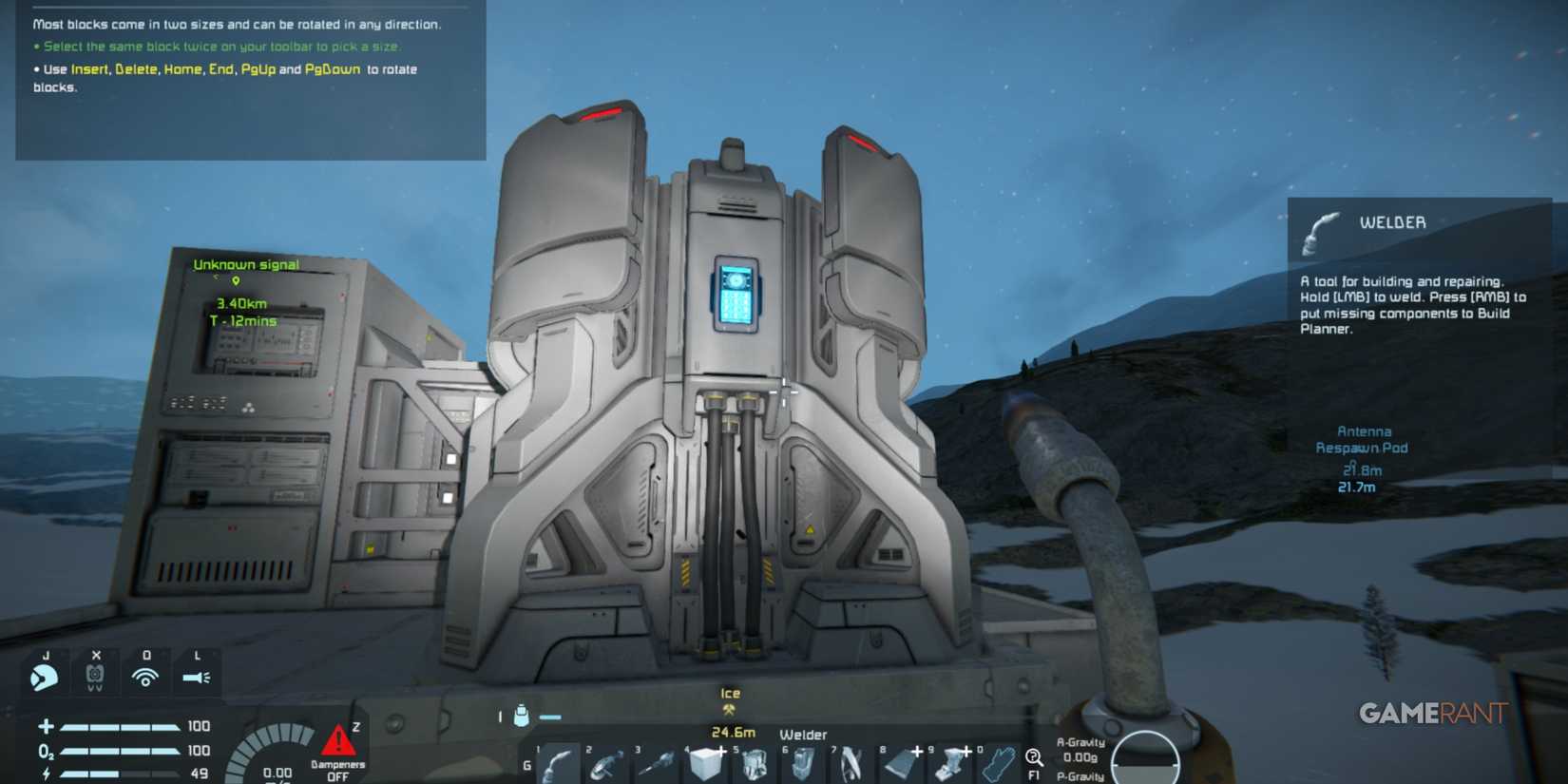
Task: Click the Ice resource icon above the hotbar
Action: (730, 711)
